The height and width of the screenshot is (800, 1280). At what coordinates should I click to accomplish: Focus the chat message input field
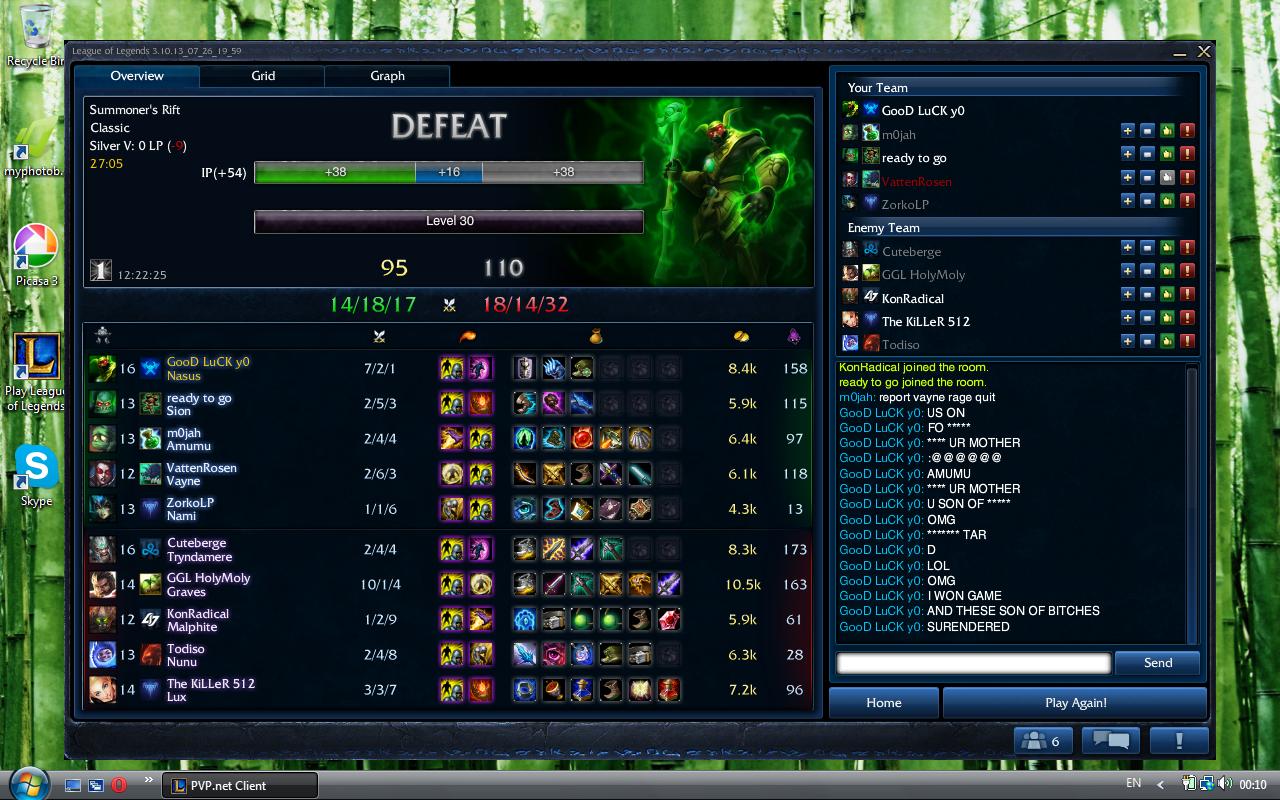click(x=973, y=662)
